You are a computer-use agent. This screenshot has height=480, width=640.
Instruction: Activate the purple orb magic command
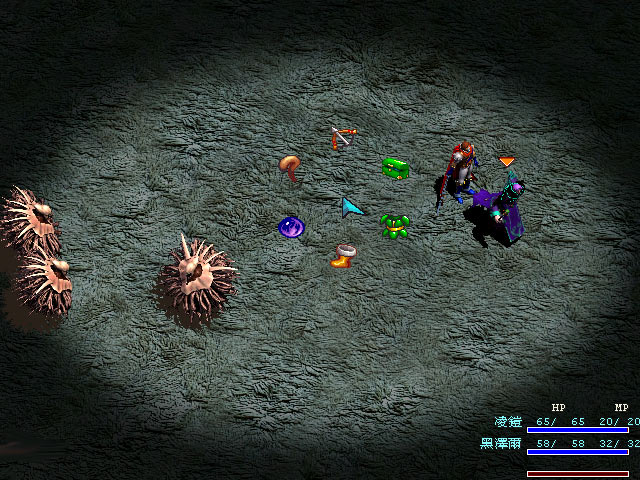pyautogui.click(x=291, y=227)
